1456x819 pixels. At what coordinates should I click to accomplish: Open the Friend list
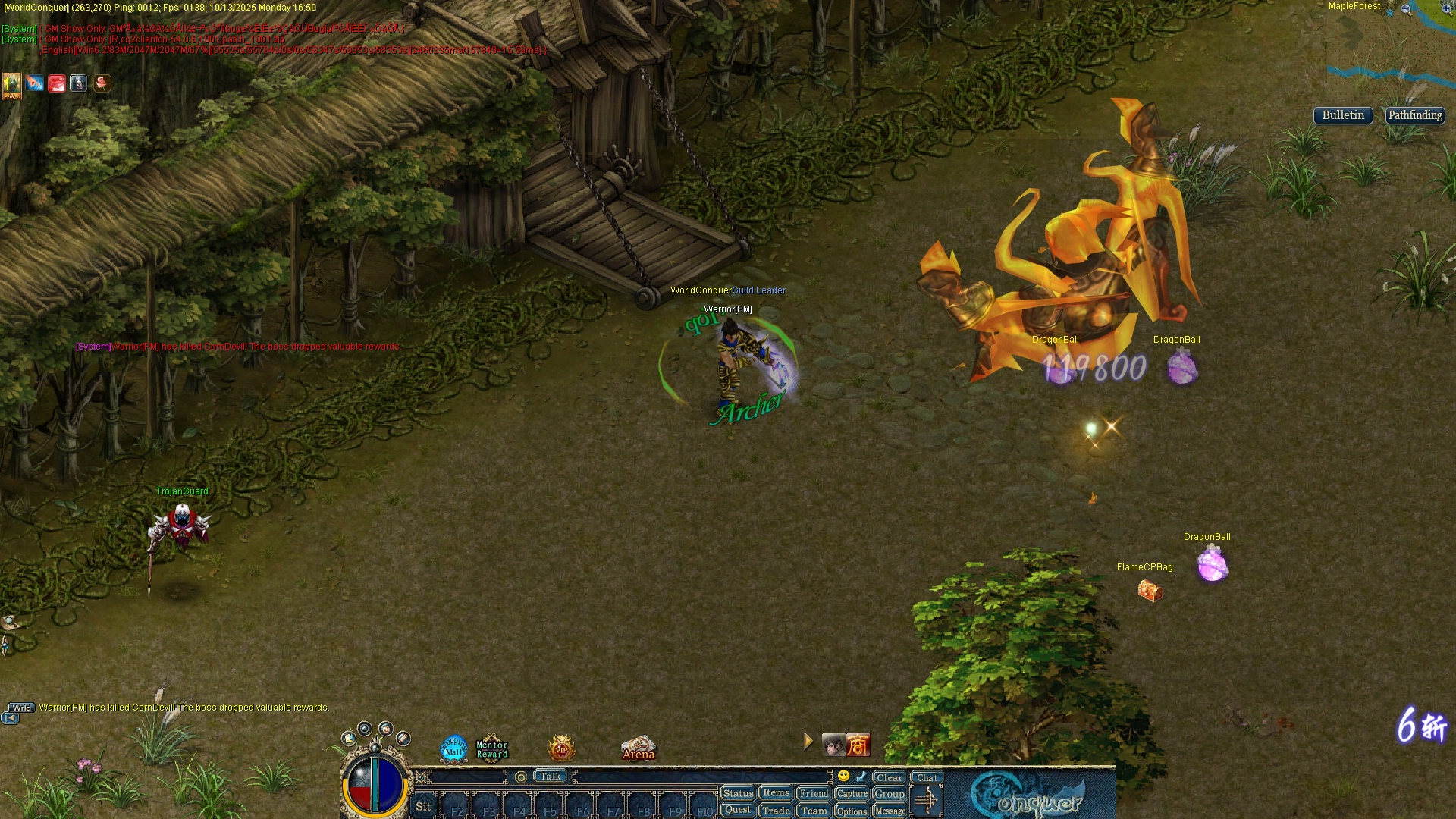[x=814, y=793]
